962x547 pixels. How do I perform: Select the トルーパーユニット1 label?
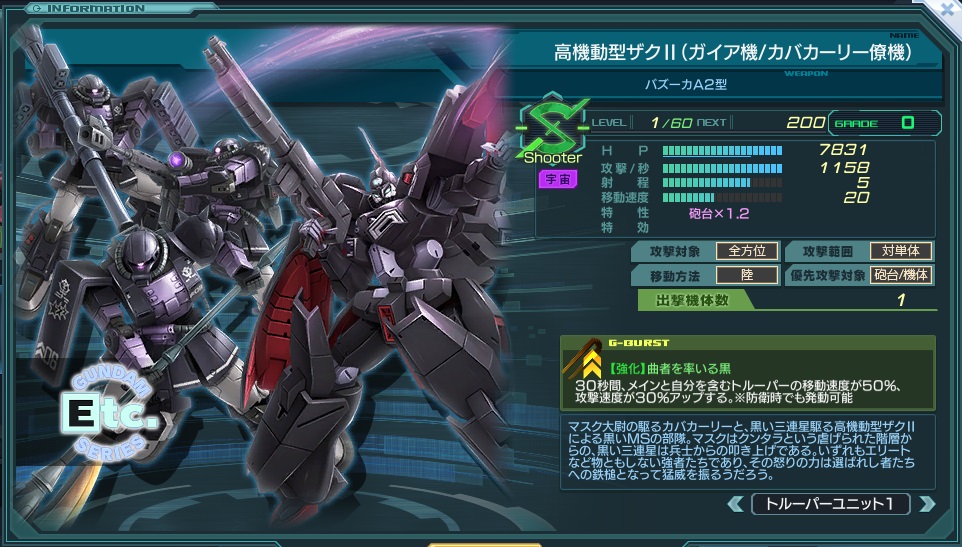pos(830,504)
